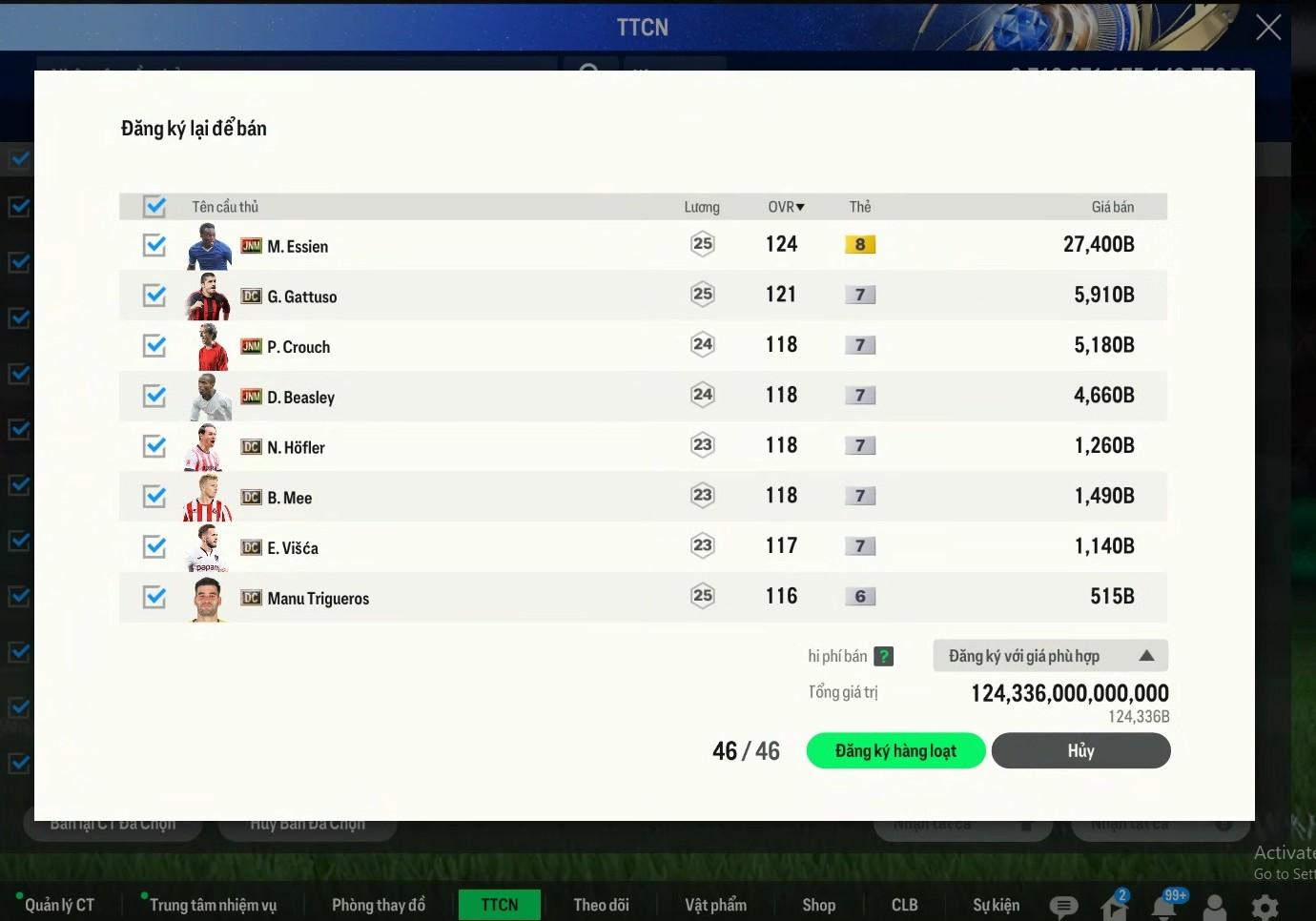Open the chat speech bubble icon
The width and height of the screenshot is (1316, 921).
click(1063, 907)
